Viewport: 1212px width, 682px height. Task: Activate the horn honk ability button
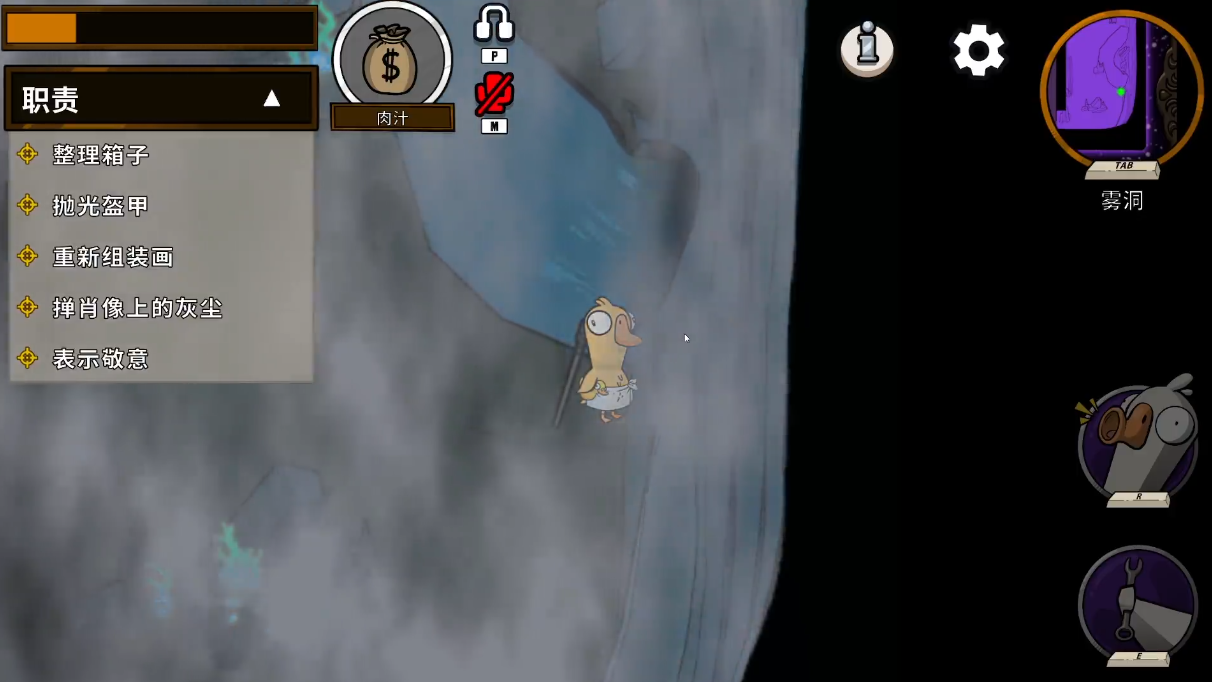(x=1138, y=439)
